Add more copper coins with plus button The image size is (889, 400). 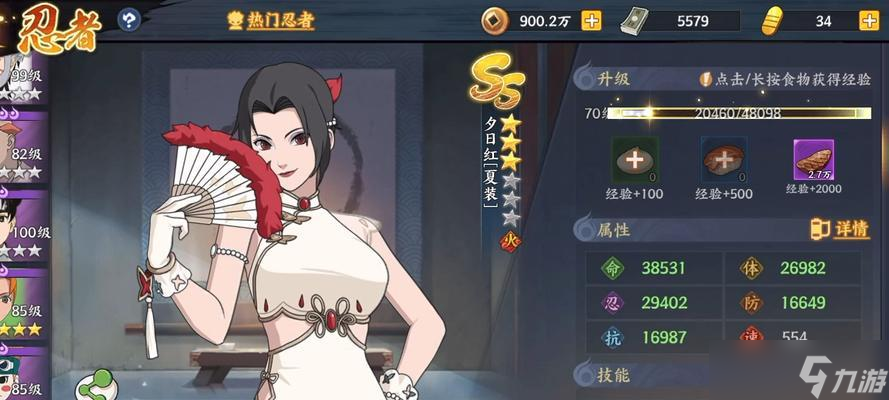[591, 20]
